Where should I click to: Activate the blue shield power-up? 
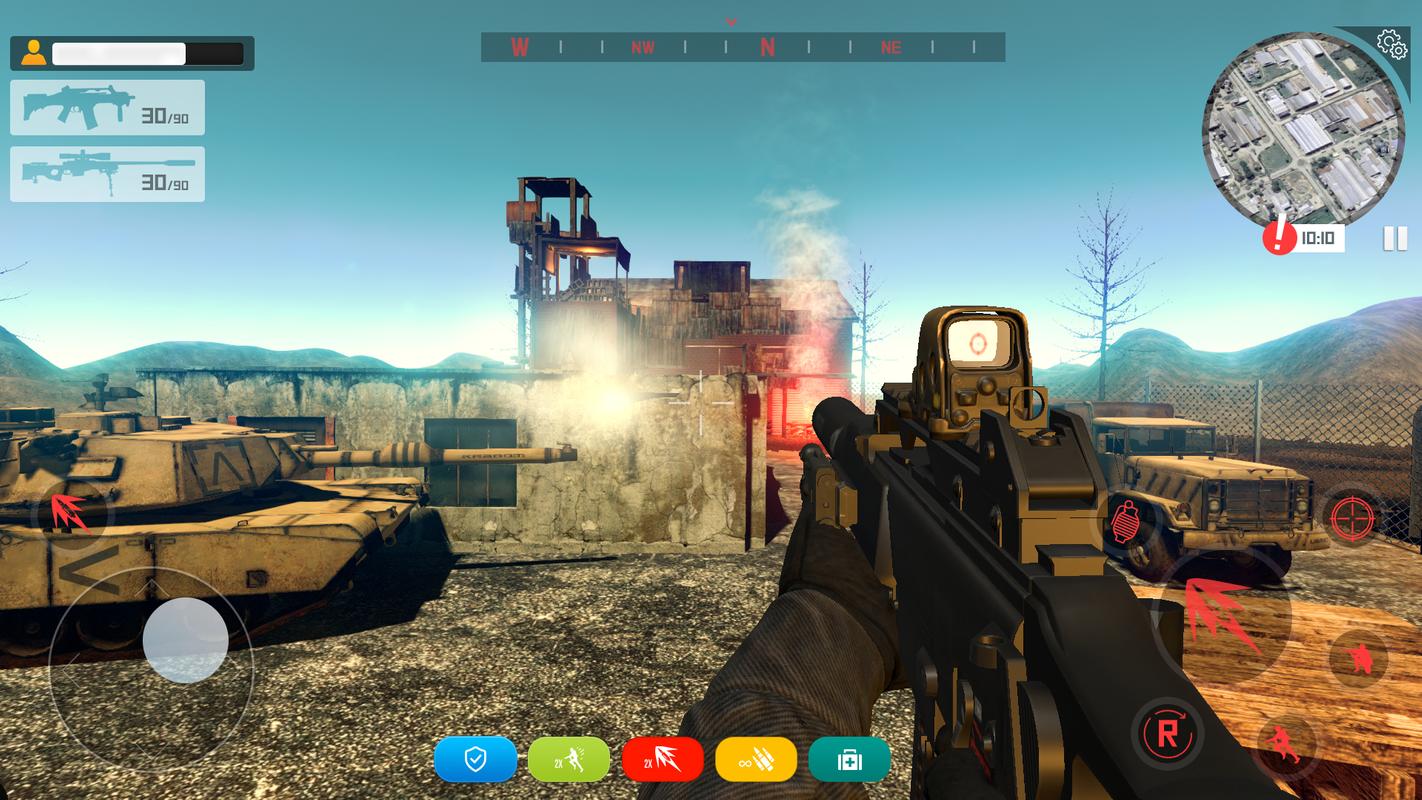point(475,760)
